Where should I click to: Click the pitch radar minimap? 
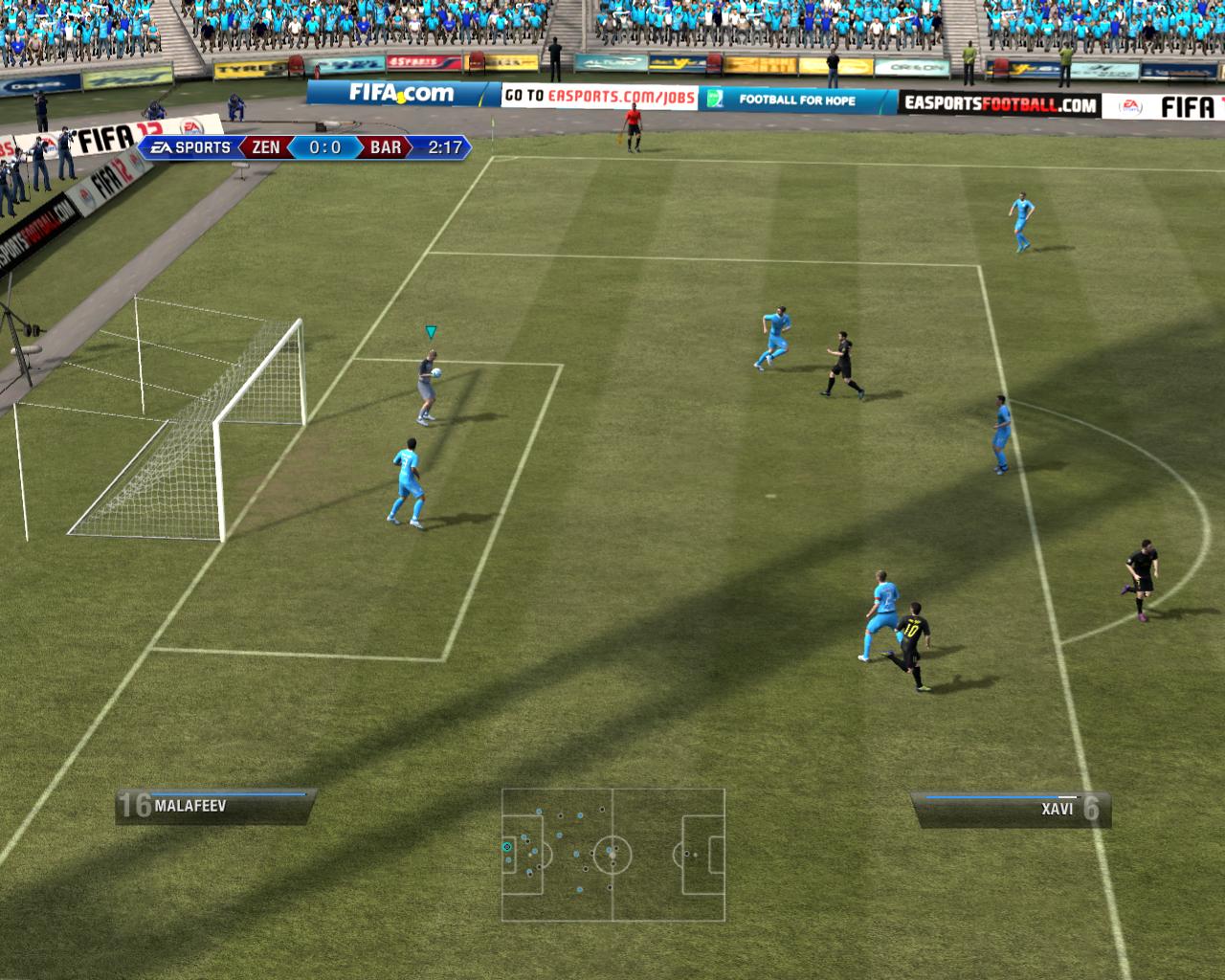(x=612, y=855)
